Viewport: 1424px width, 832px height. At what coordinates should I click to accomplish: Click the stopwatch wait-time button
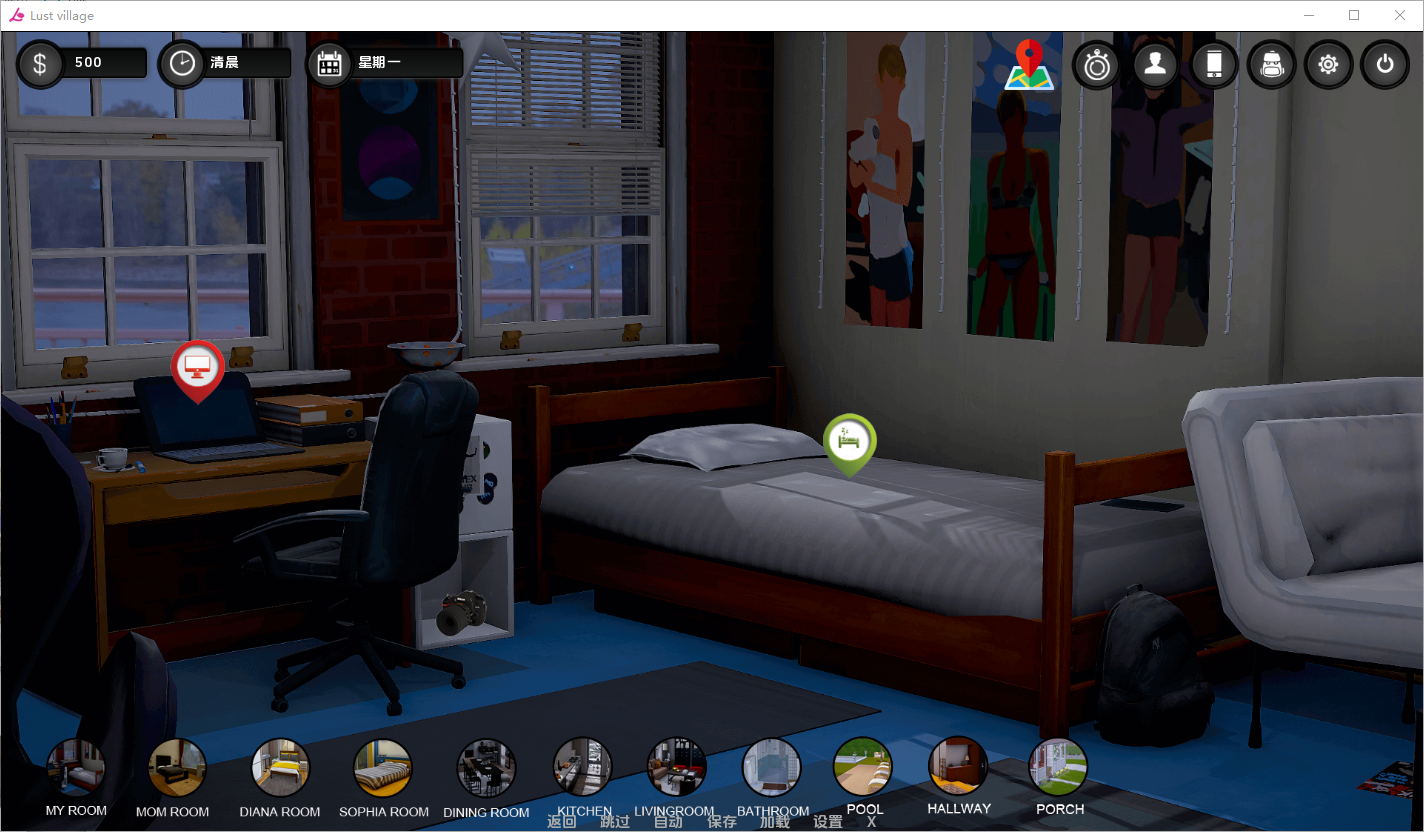tap(1097, 66)
